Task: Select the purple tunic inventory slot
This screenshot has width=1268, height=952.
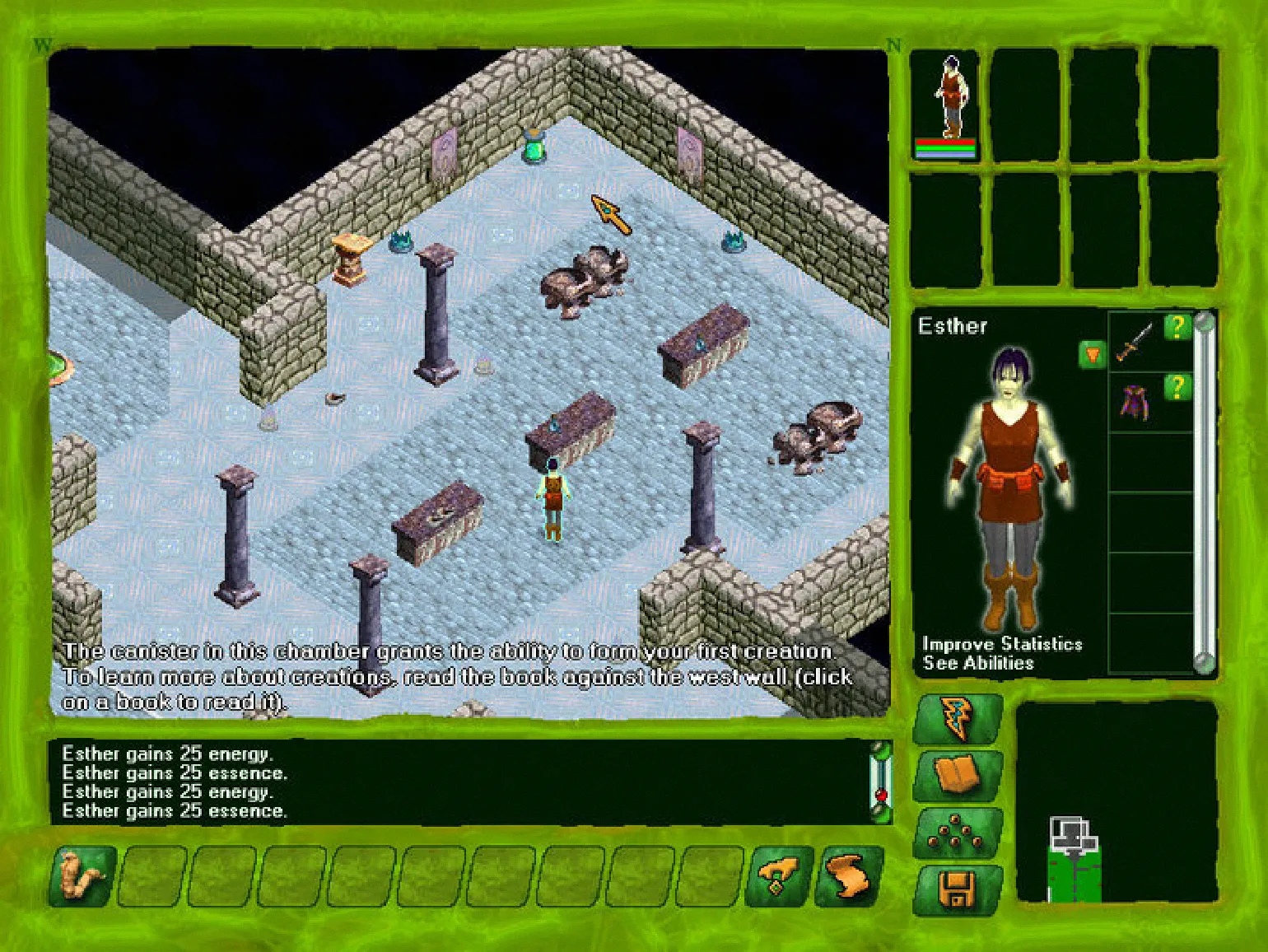Action: [x=1135, y=402]
